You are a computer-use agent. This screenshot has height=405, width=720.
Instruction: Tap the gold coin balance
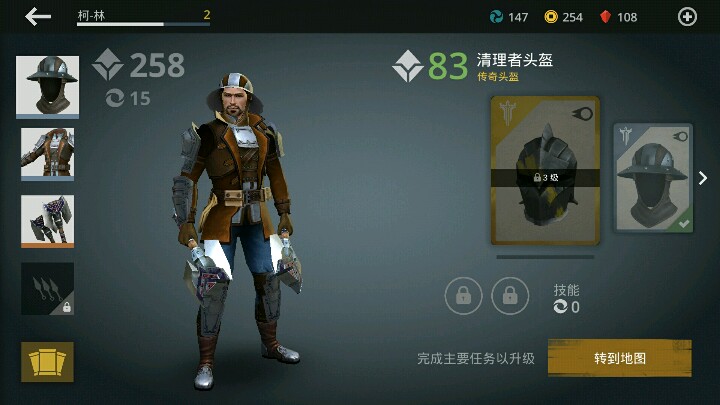coord(563,17)
